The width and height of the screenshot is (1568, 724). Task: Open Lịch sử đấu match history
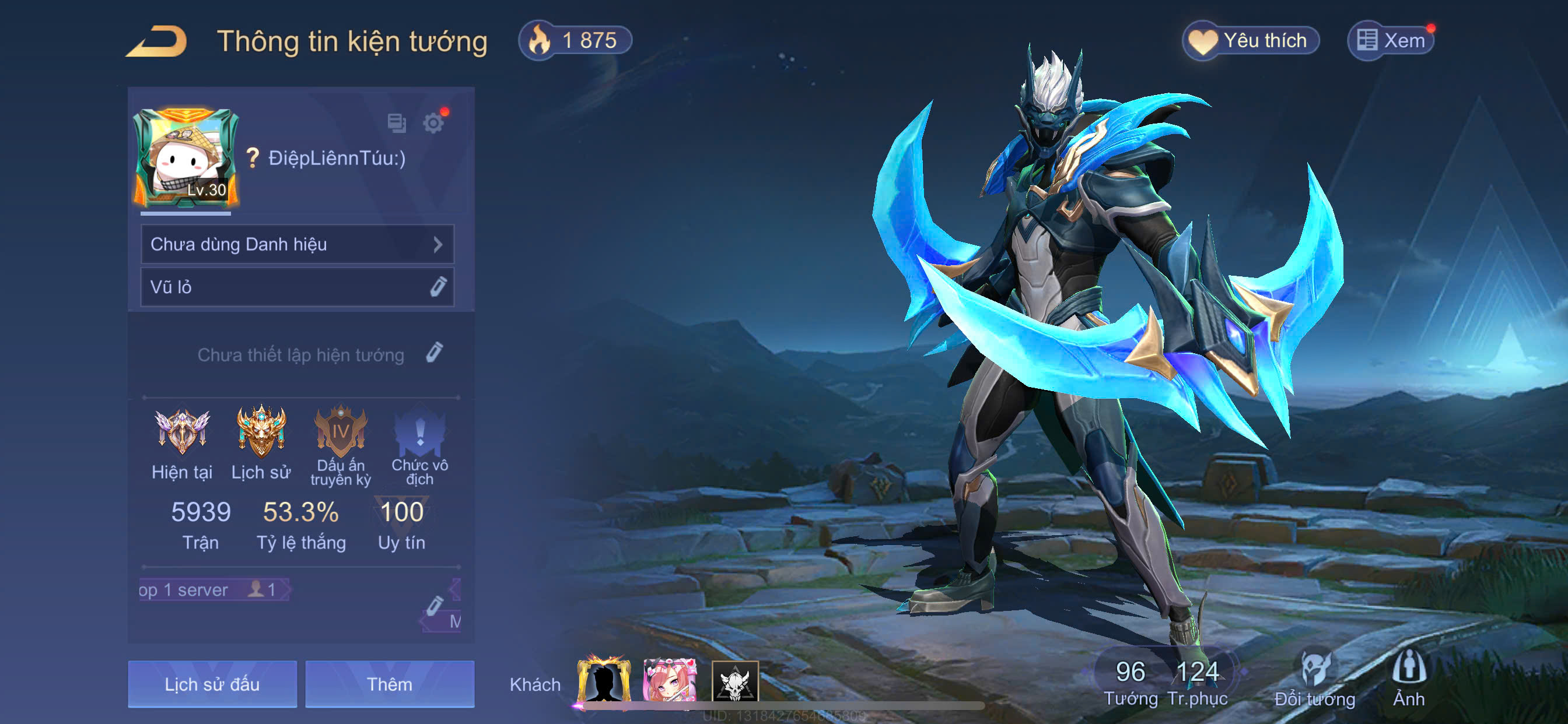click(212, 684)
